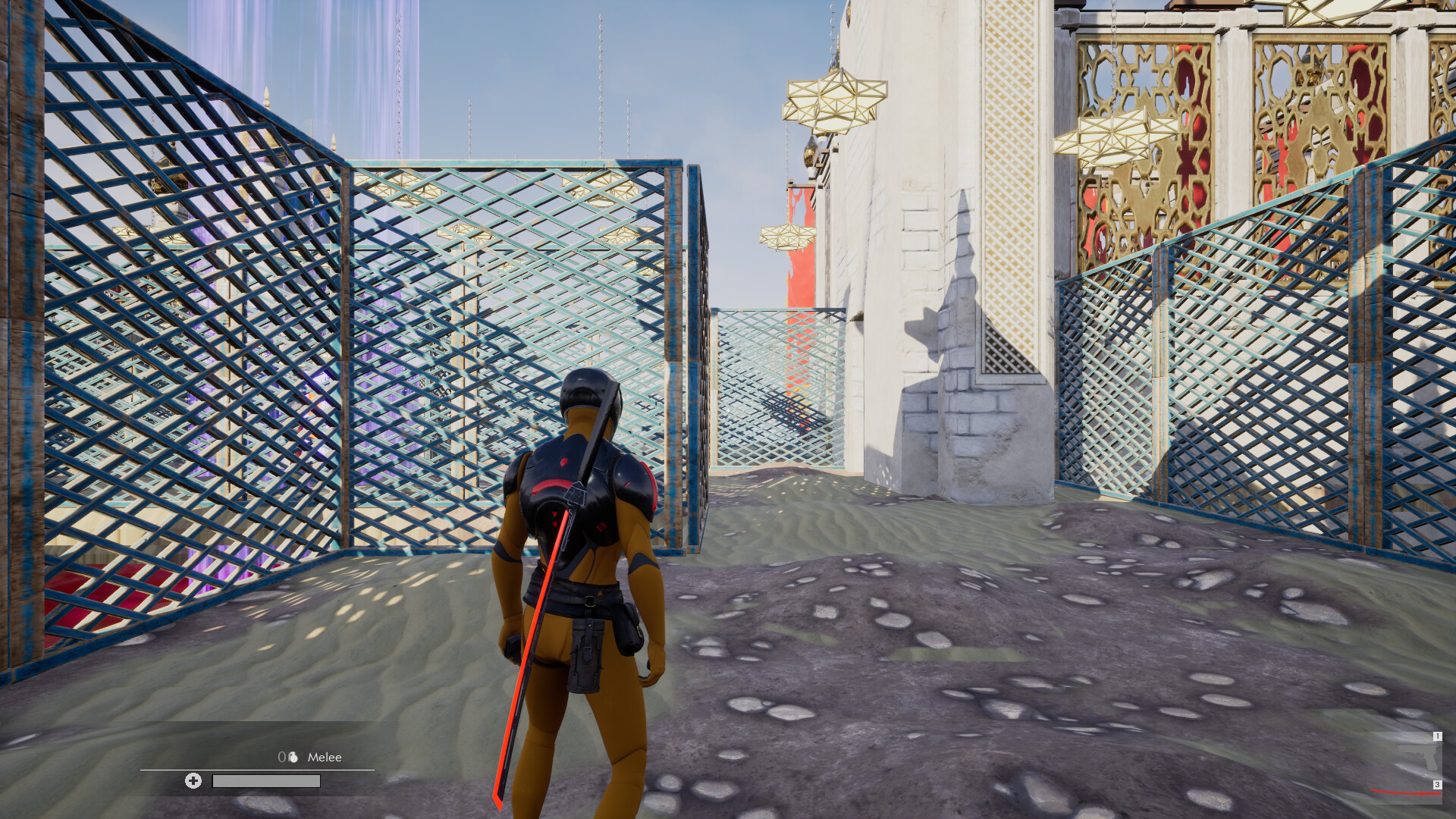Click the '3' badge on the sword slot
Image resolution: width=1456 pixels, height=819 pixels.
tap(1437, 784)
